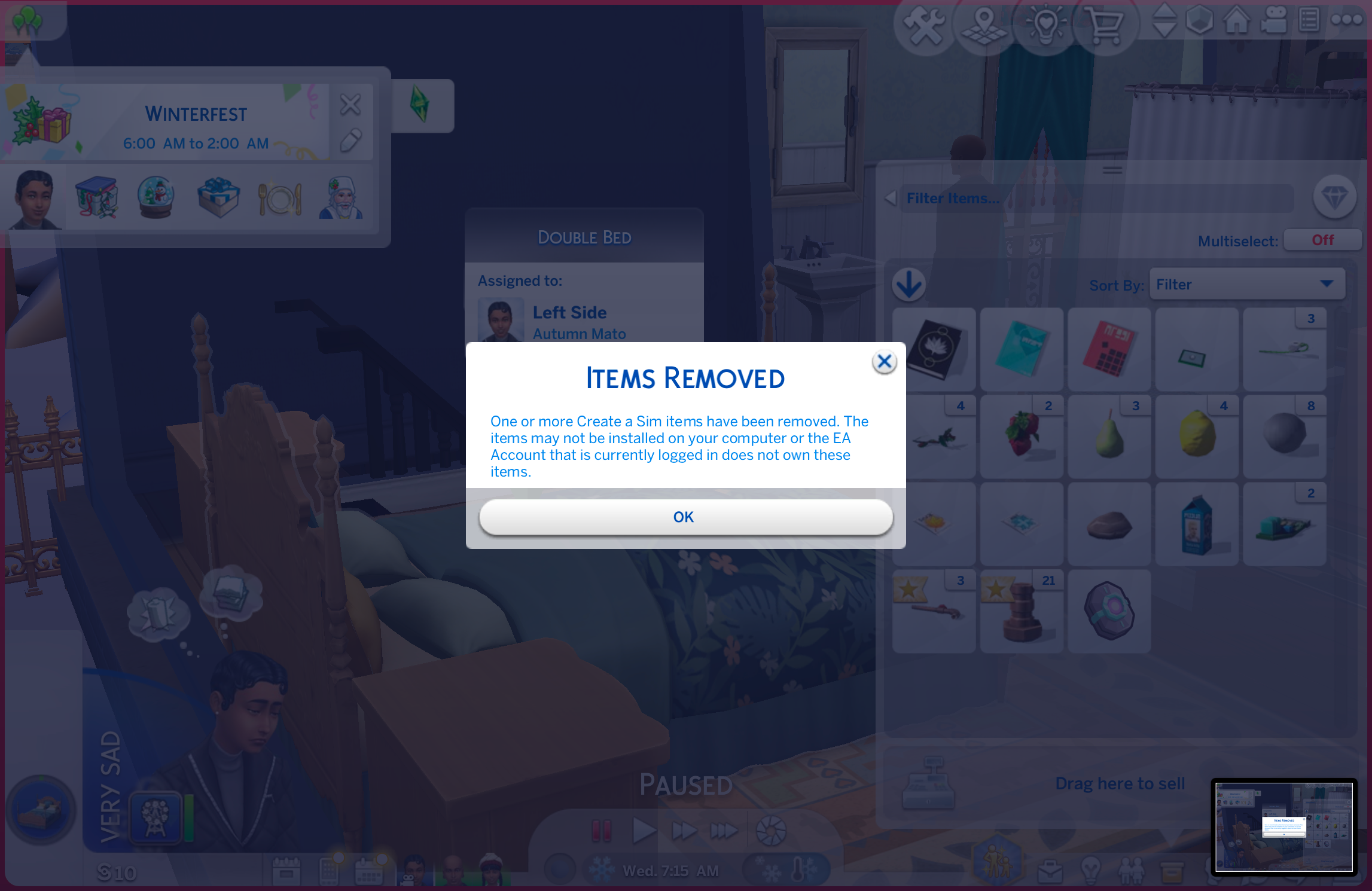1372x891 pixels.
Task: Toggle the pause button in playback controls
Action: coord(602,830)
